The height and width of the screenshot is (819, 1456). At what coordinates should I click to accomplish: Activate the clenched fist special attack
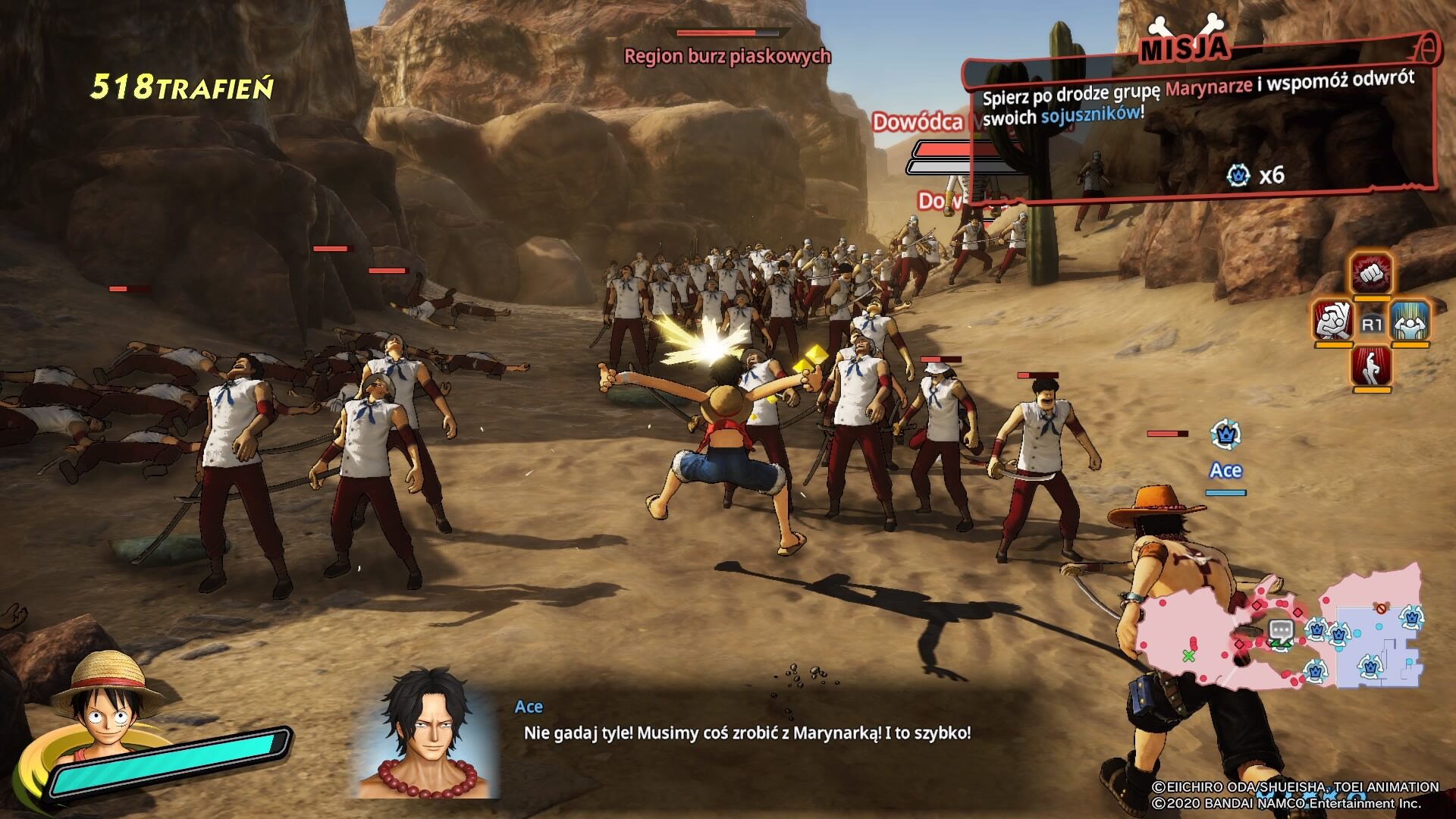pos(1371,275)
